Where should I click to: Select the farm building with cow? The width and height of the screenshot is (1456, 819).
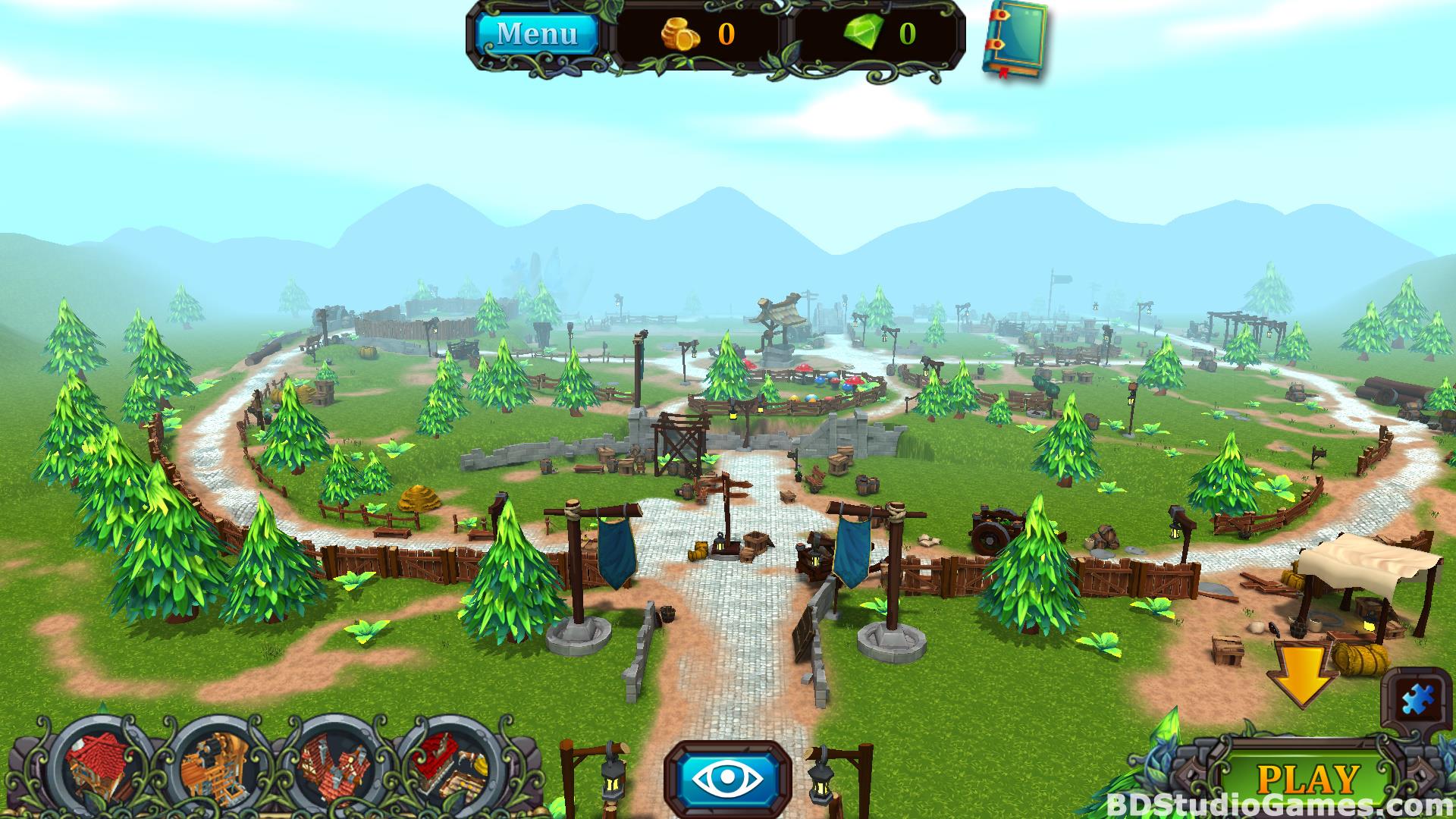click(x=450, y=767)
